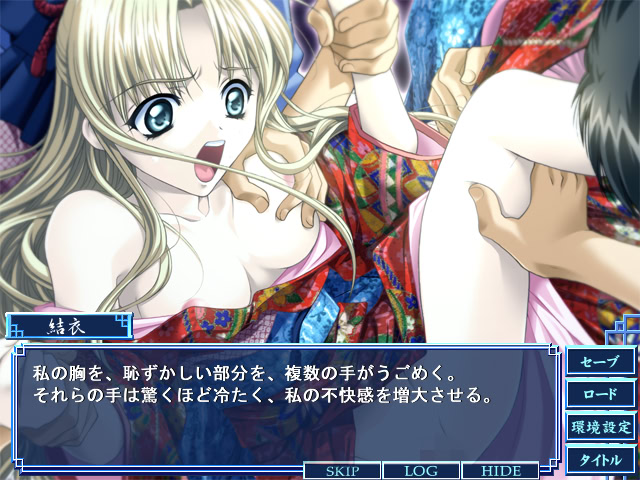Open 環境設定 (Settings) menu
The height and width of the screenshot is (480, 640).
pos(600,427)
